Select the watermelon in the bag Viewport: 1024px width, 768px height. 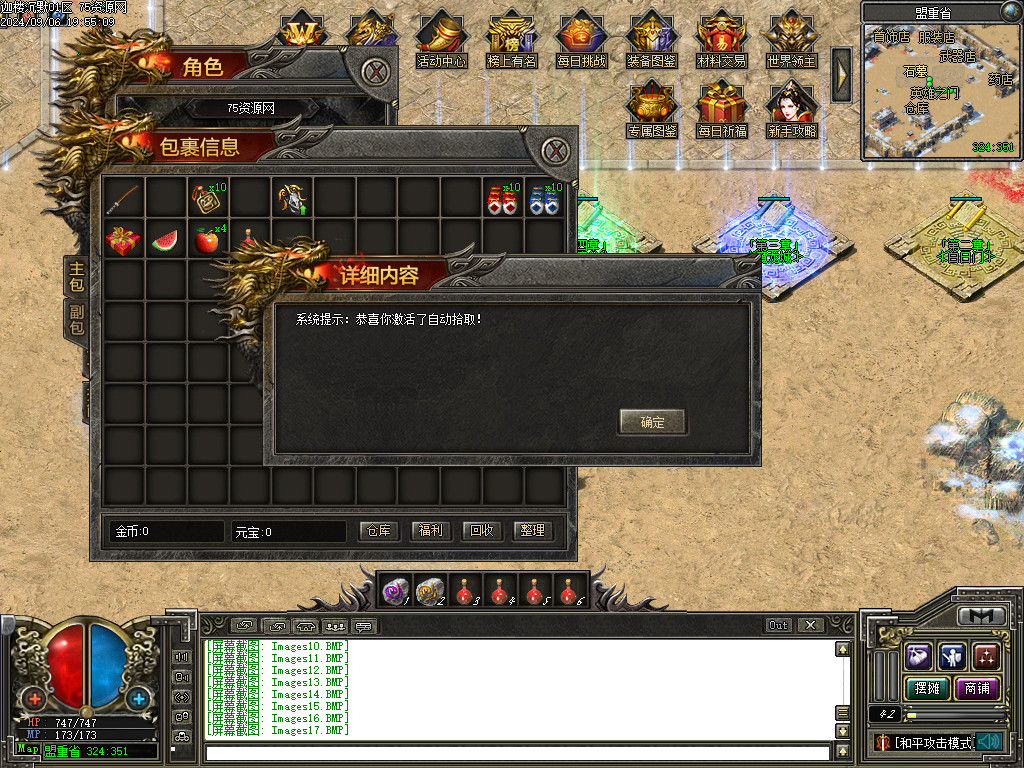click(167, 240)
